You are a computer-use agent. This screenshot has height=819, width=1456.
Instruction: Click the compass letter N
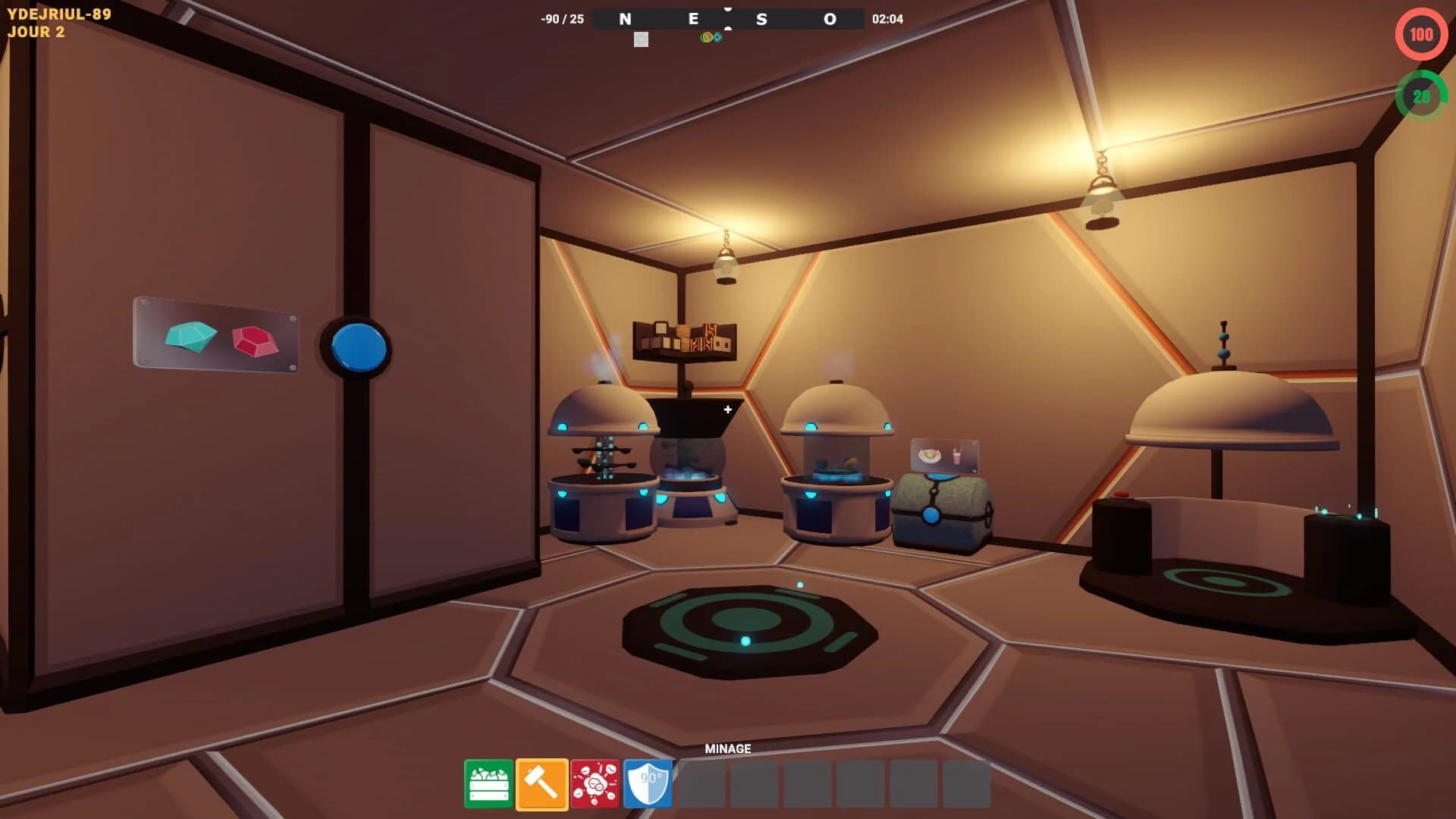(624, 19)
